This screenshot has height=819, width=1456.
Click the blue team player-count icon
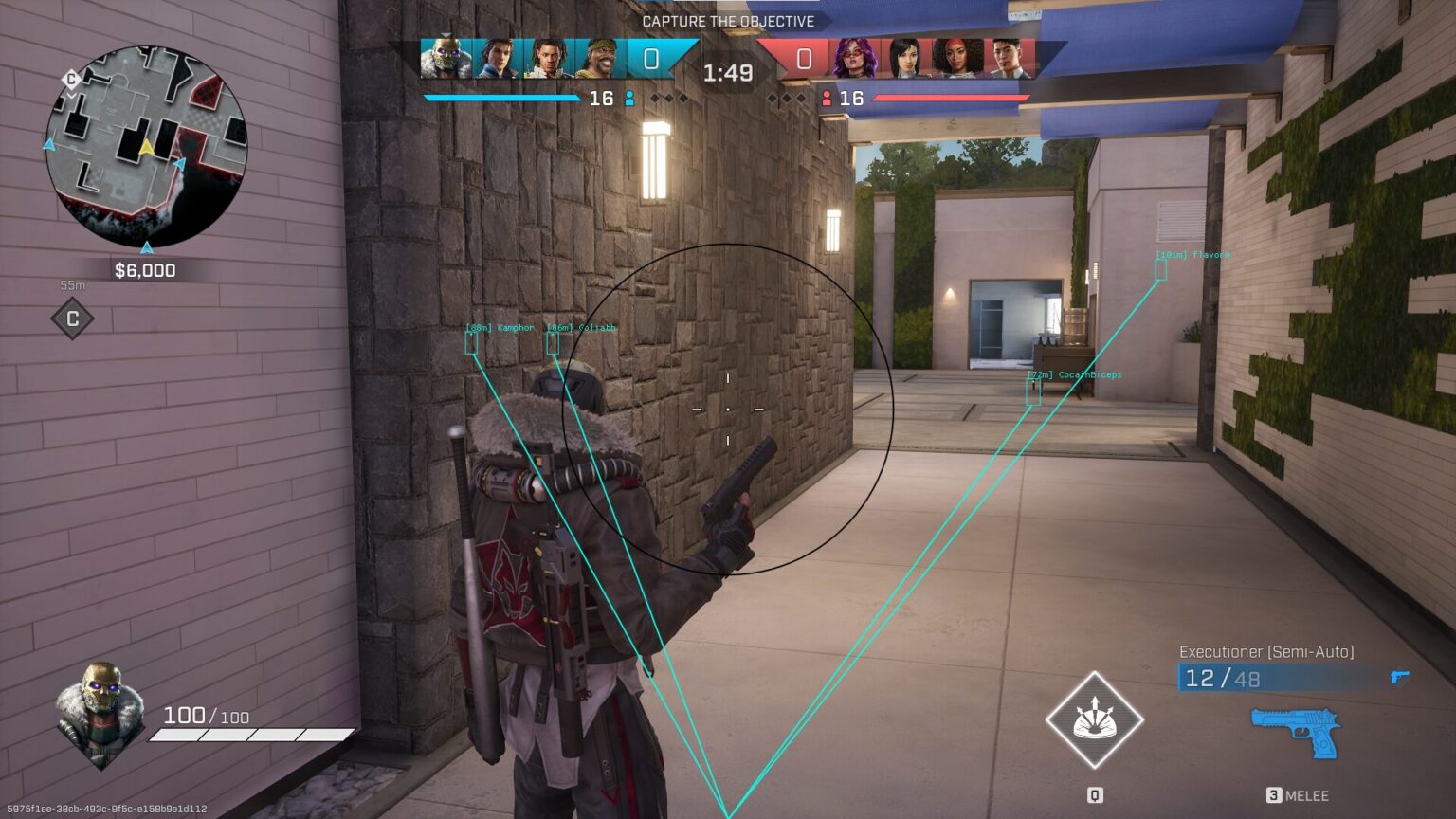tap(630, 98)
